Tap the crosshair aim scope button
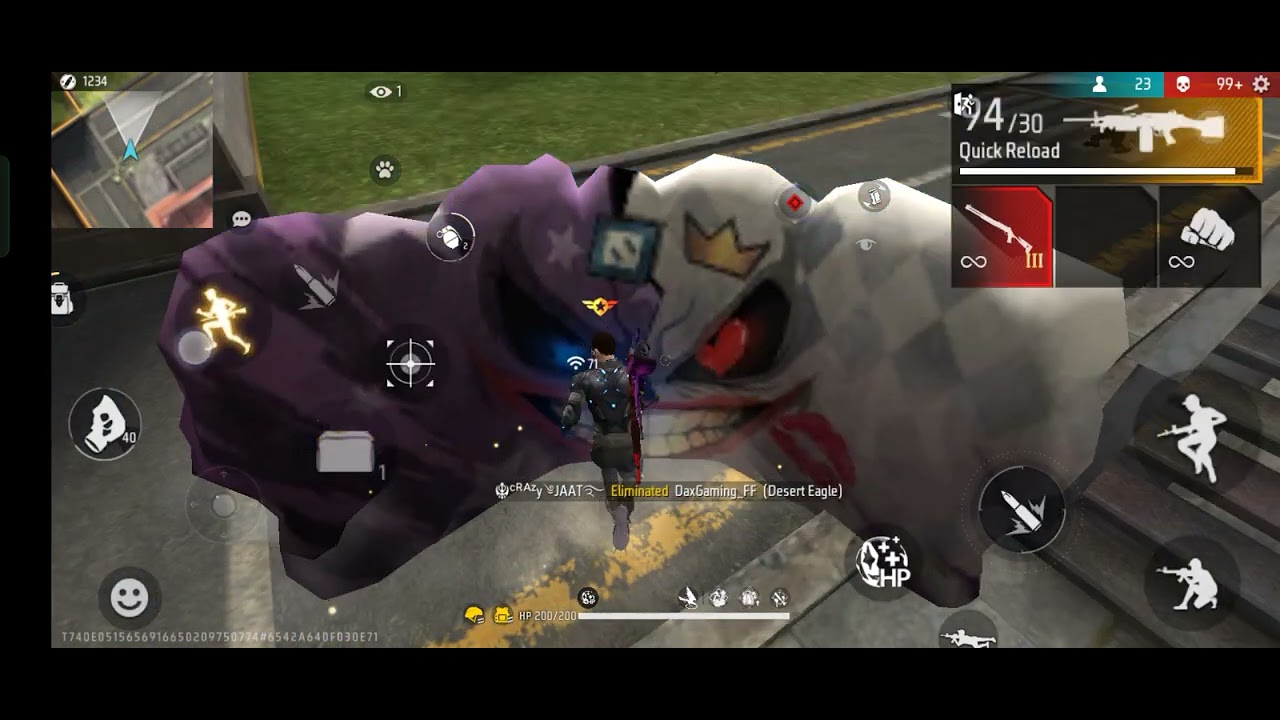The height and width of the screenshot is (720, 1280). pyautogui.click(x=411, y=362)
